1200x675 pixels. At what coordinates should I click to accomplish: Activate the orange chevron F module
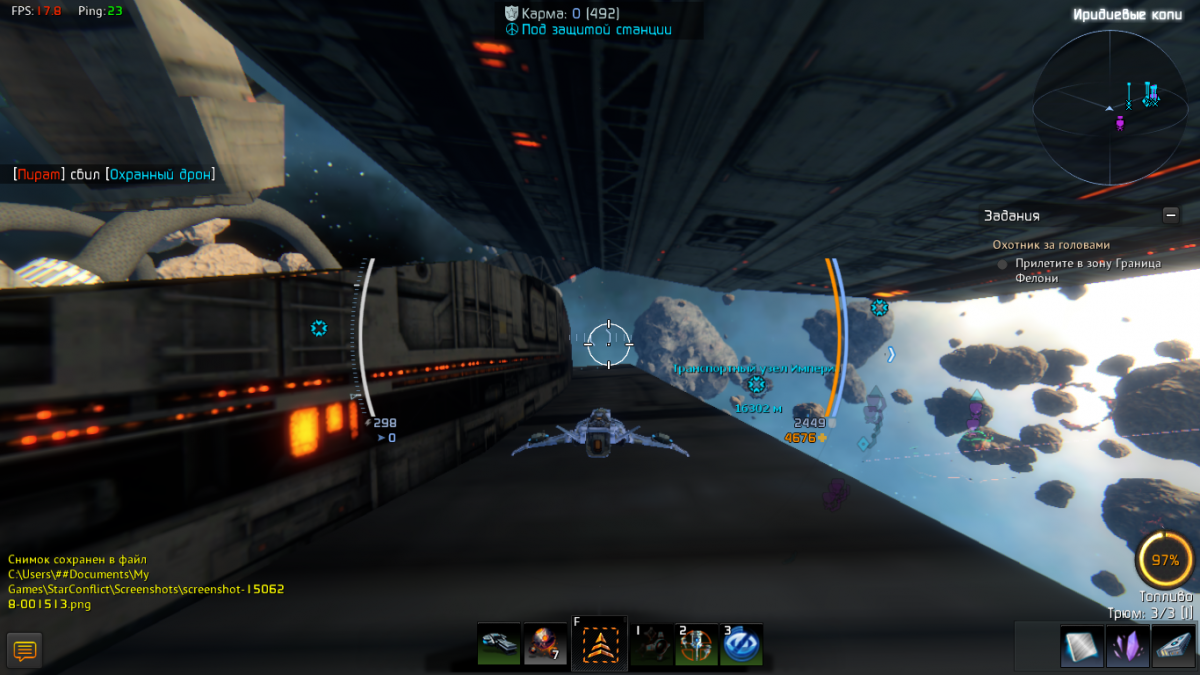click(x=599, y=645)
